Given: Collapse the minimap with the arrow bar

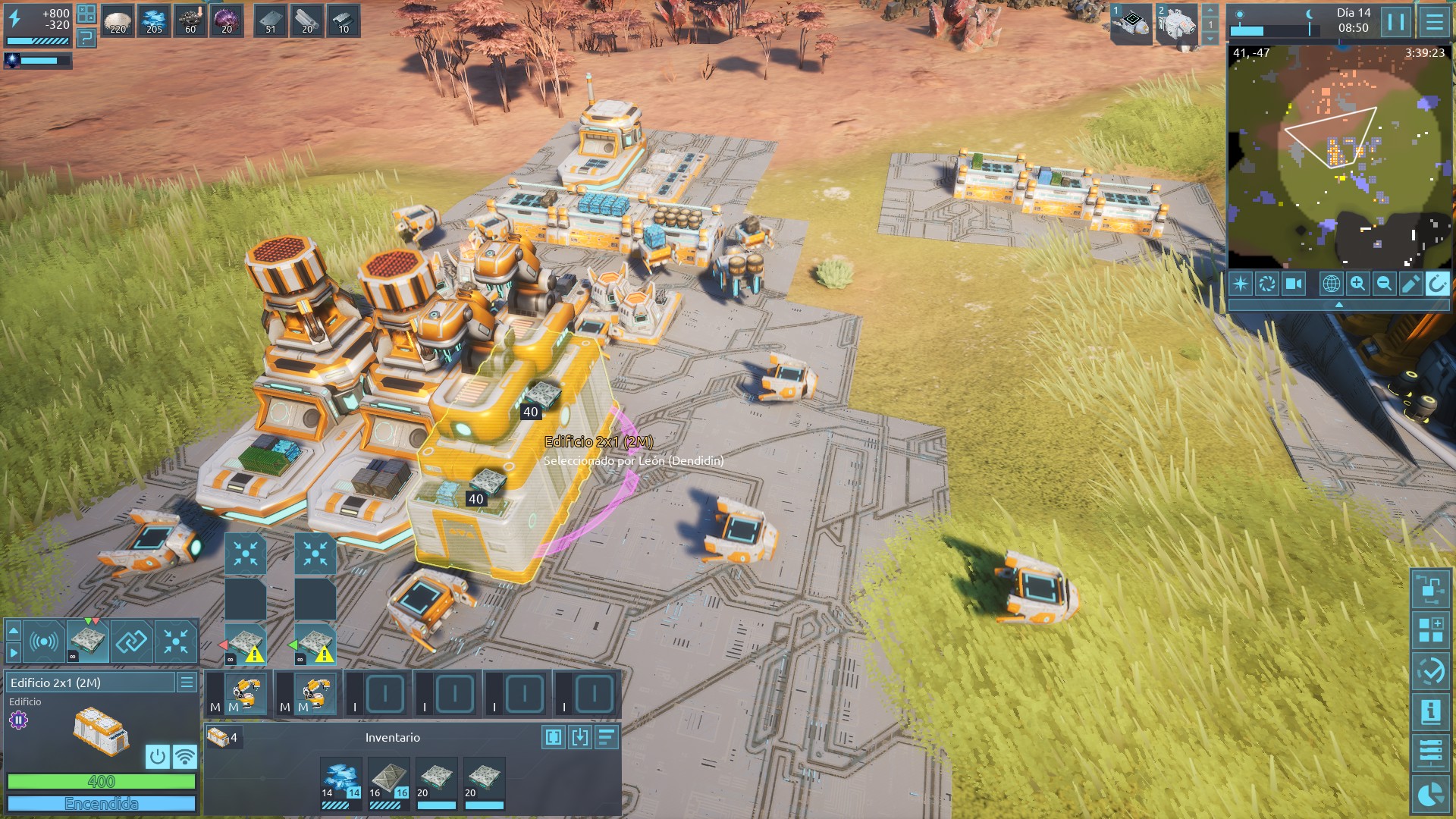Looking at the screenshot, I should (x=1338, y=304).
